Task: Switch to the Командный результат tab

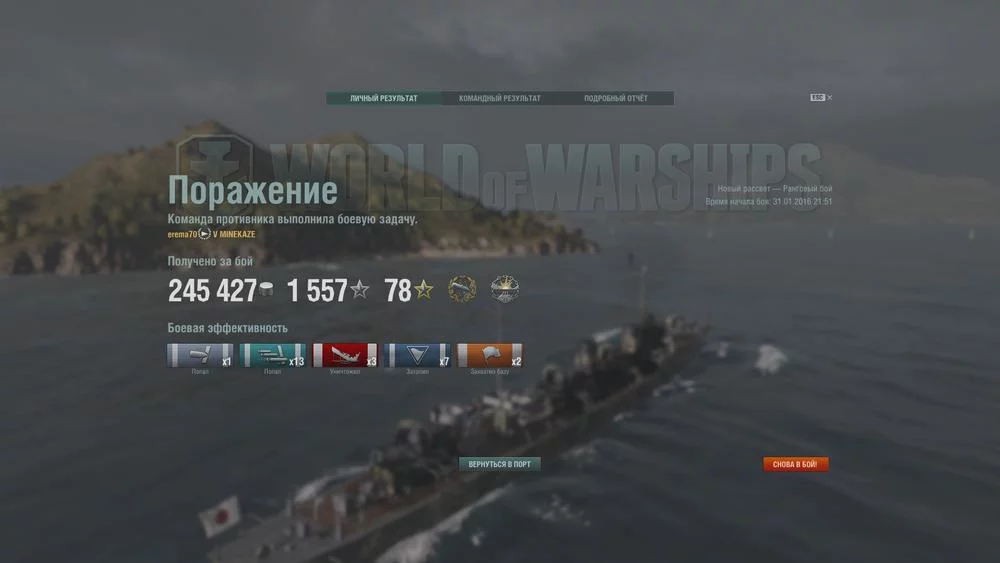Action: (x=500, y=99)
